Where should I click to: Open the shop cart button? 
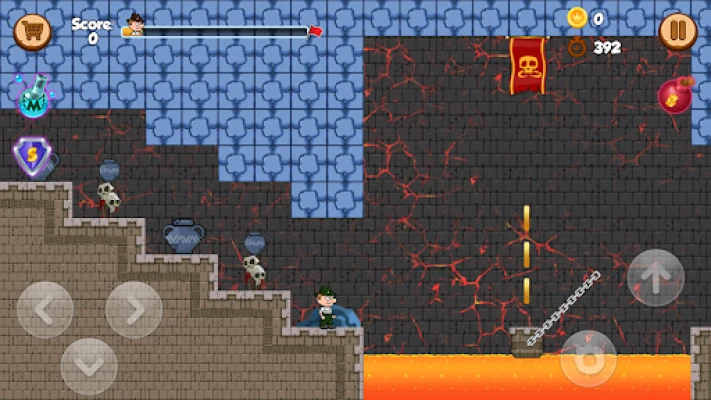point(32,32)
